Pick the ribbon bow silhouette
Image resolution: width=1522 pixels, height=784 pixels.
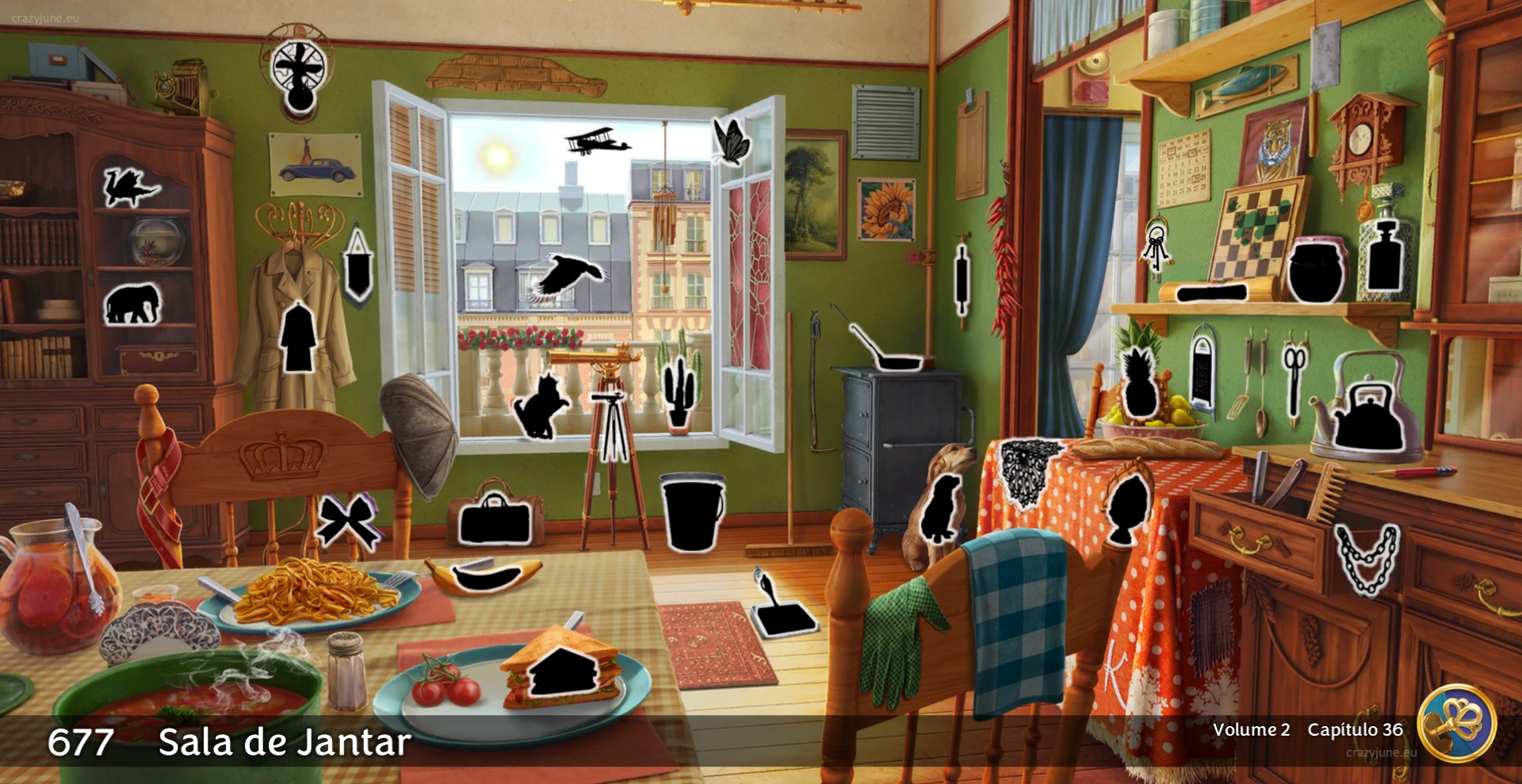click(347, 522)
